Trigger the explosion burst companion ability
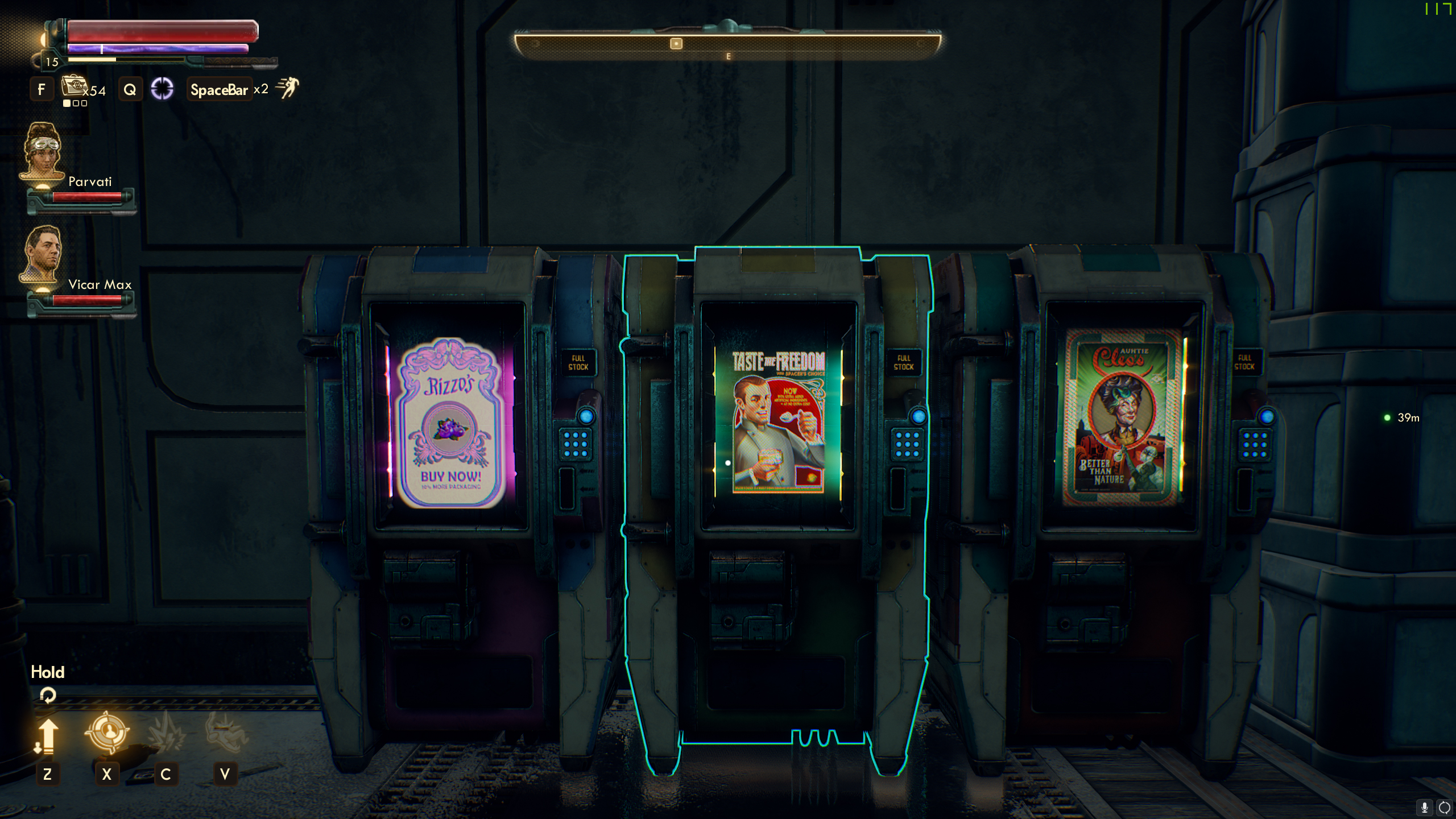This screenshot has height=819, width=1456. 166,734
